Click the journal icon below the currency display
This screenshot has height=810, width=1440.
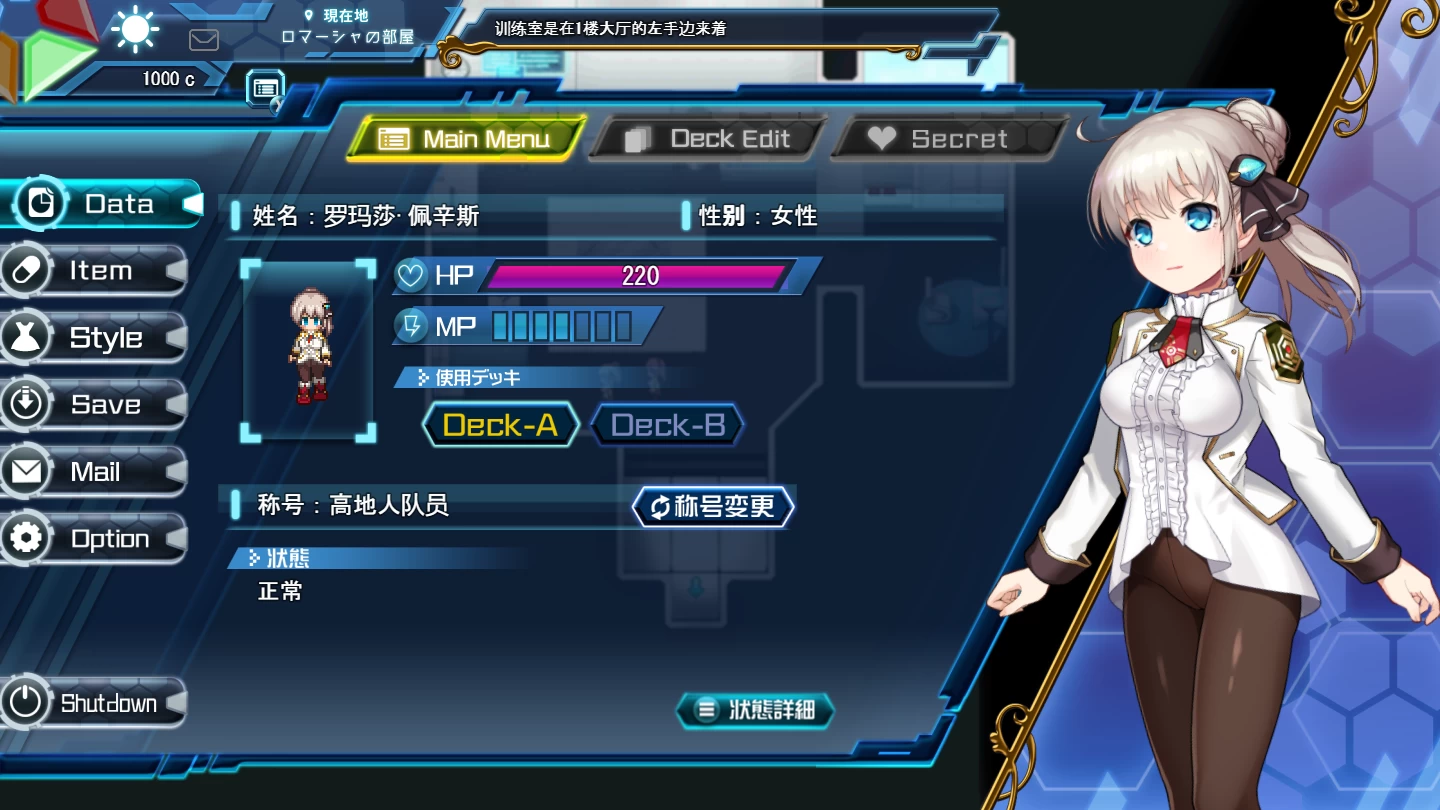[x=265, y=88]
